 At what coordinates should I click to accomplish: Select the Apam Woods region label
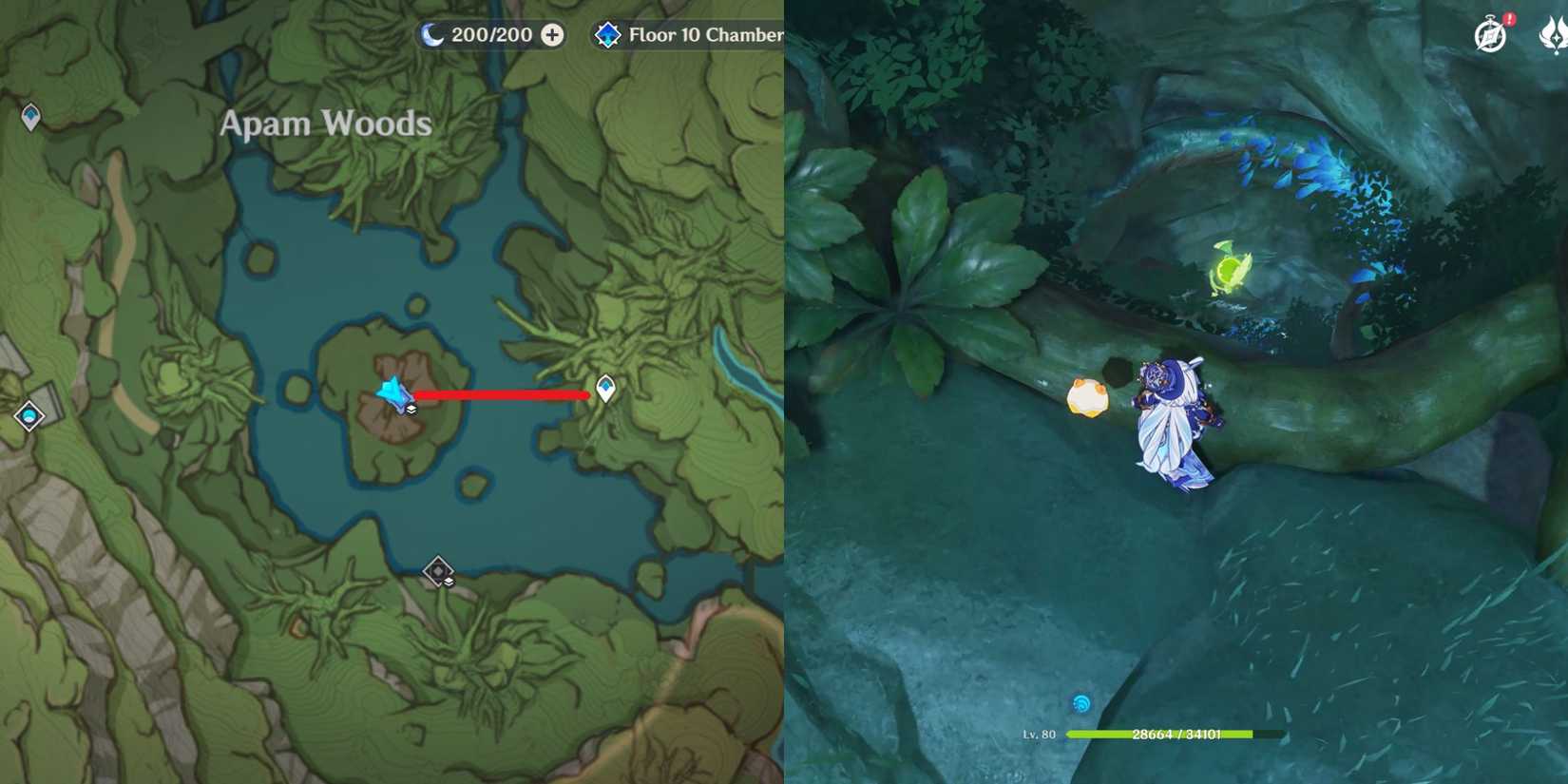(x=325, y=123)
